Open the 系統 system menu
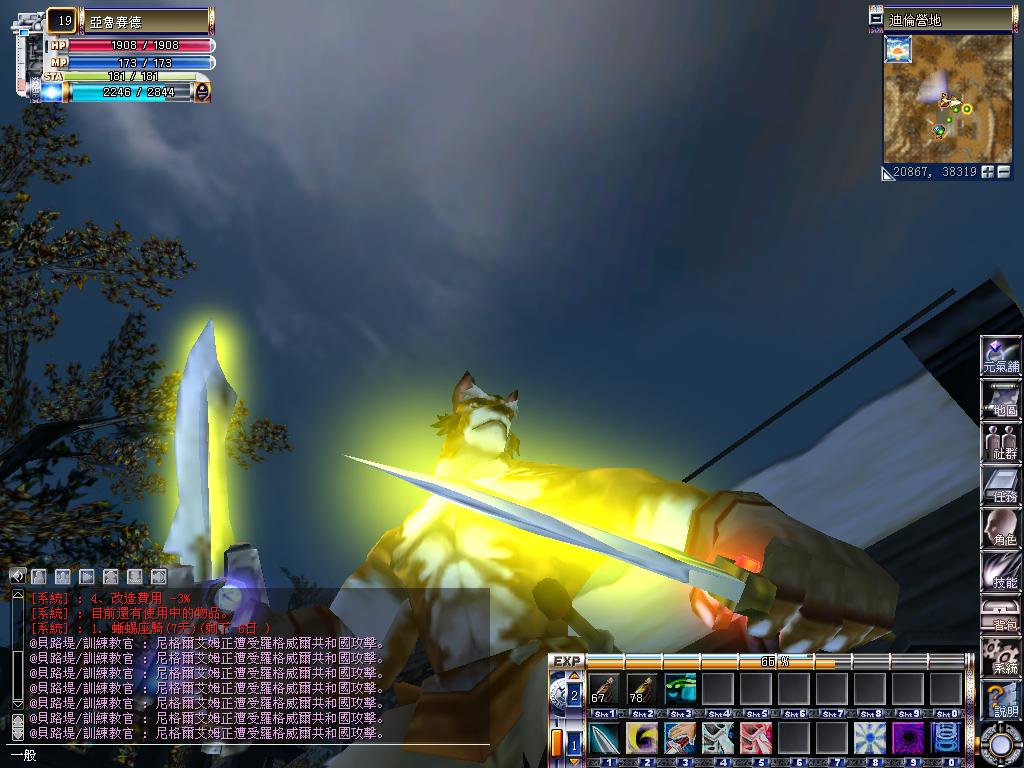The width and height of the screenshot is (1024, 768). [x=1000, y=657]
